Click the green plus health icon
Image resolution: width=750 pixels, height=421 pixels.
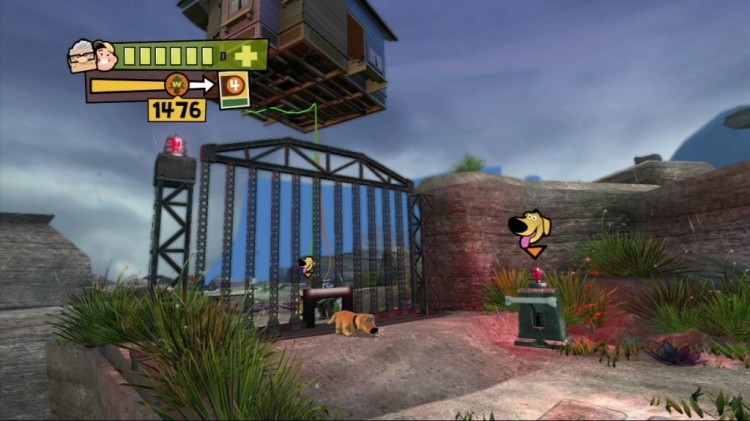coord(246,55)
